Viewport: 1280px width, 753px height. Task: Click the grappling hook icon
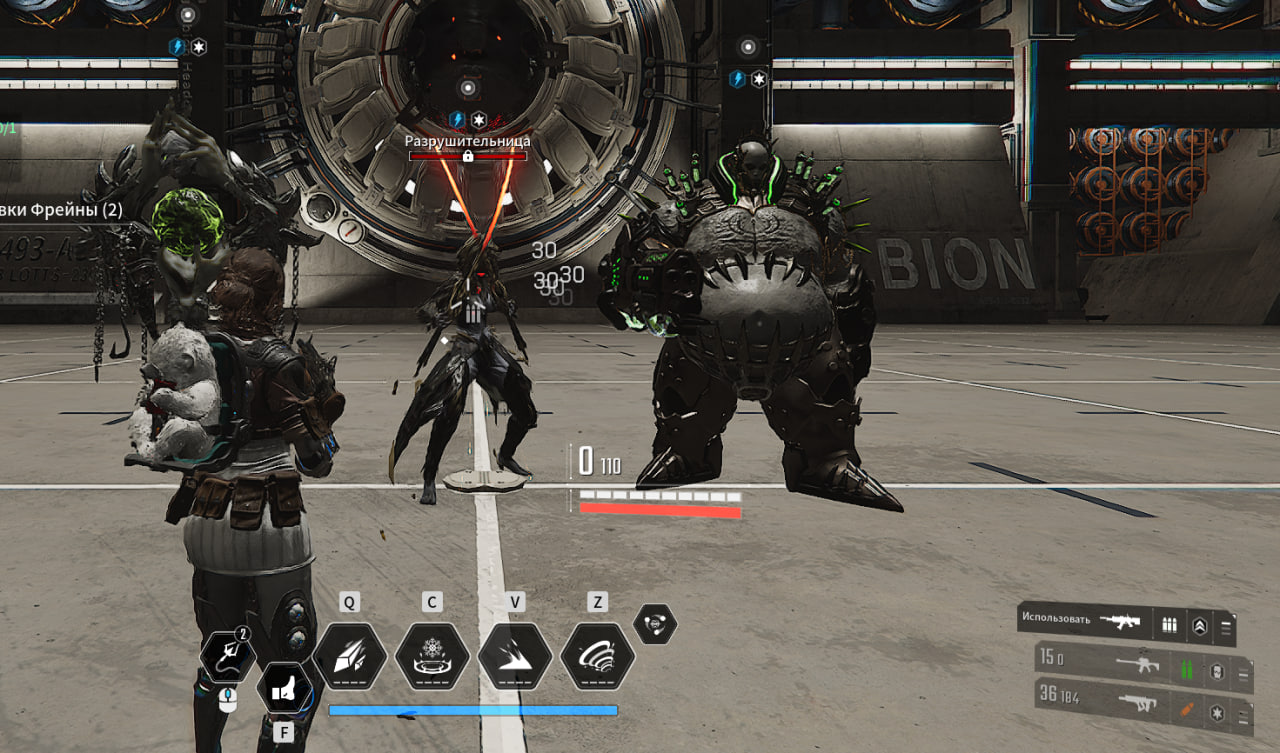point(227,657)
